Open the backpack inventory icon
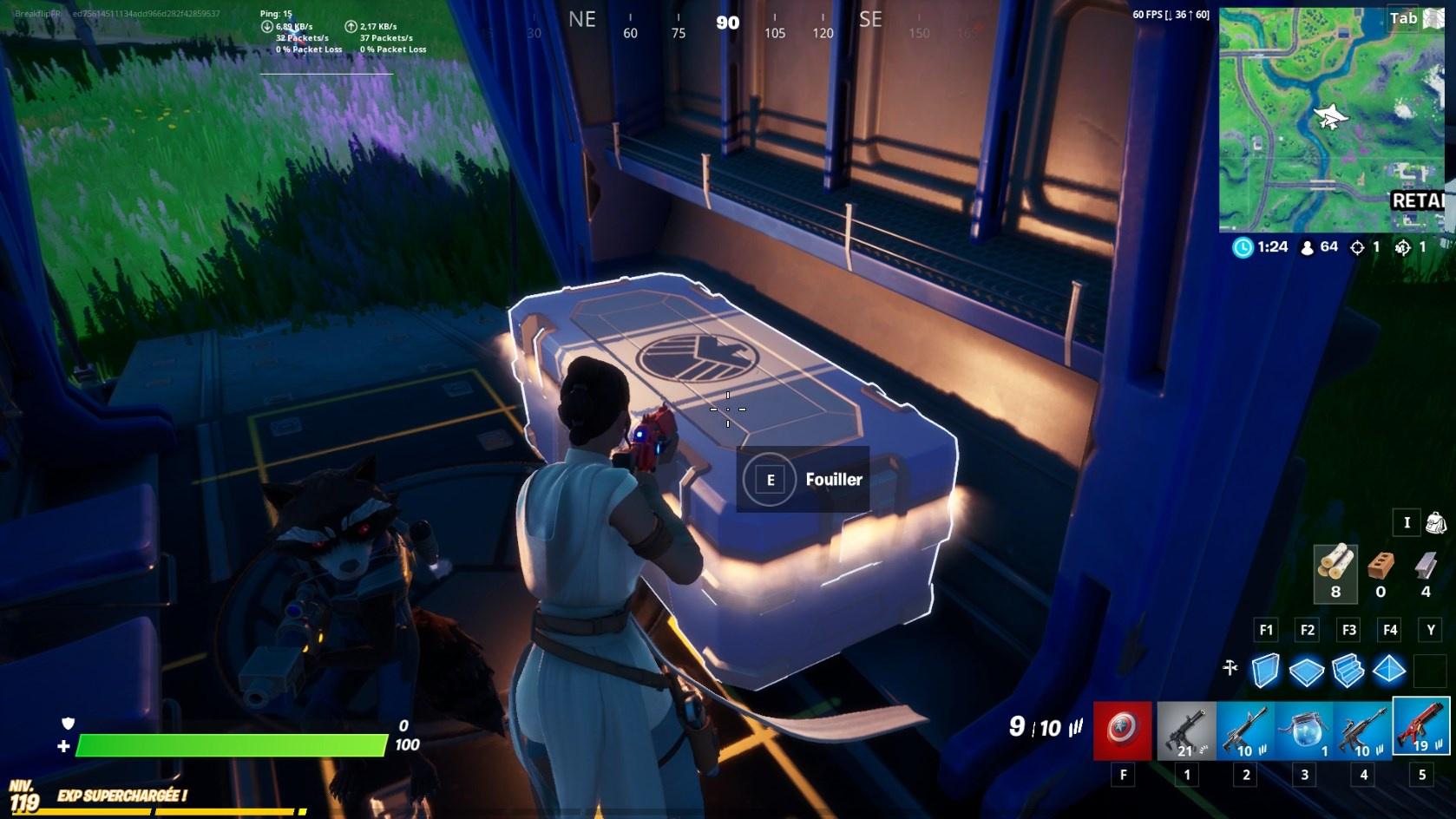This screenshot has height=819, width=1456. click(1436, 521)
